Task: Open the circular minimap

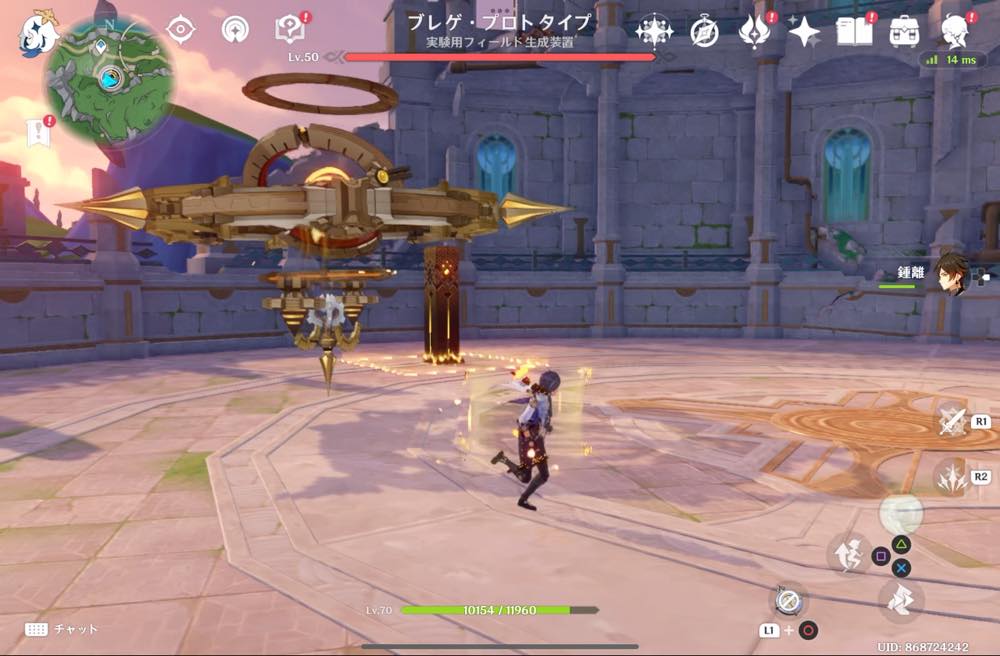Action: click(109, 80)
